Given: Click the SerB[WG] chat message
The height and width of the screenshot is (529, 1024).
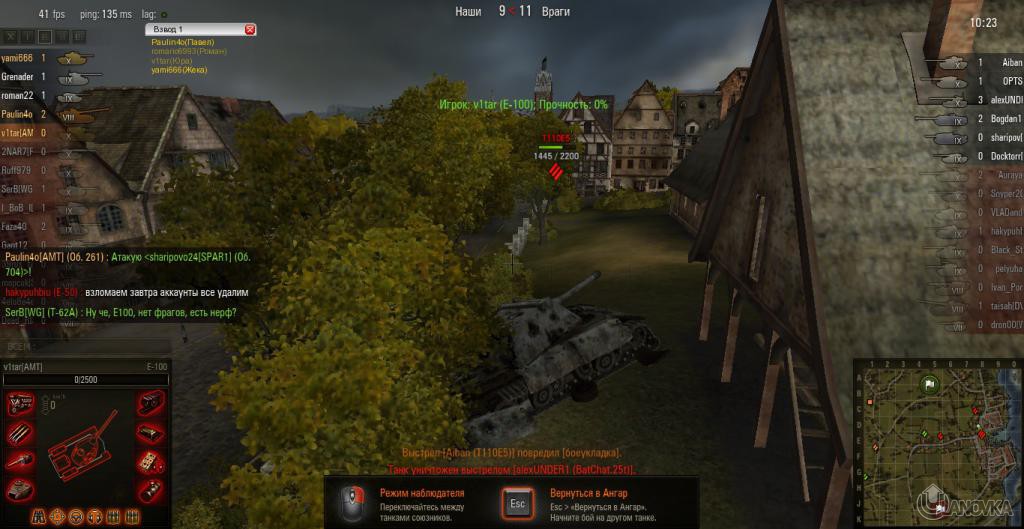Looking at the screenshot, I should tap(120, 313).
